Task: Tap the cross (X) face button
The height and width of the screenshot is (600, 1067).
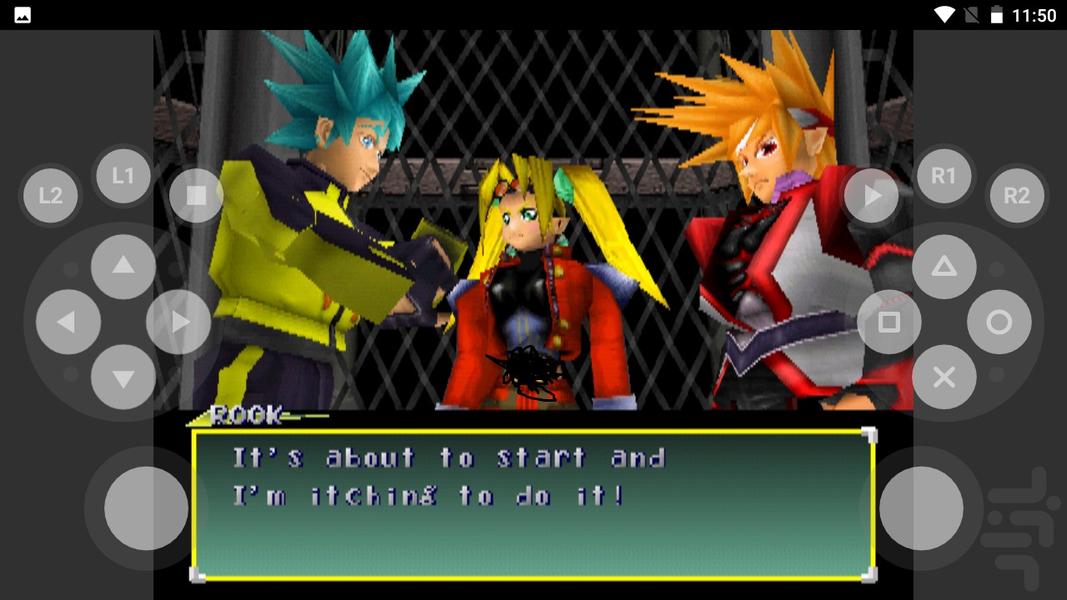Action: point(943,377)
